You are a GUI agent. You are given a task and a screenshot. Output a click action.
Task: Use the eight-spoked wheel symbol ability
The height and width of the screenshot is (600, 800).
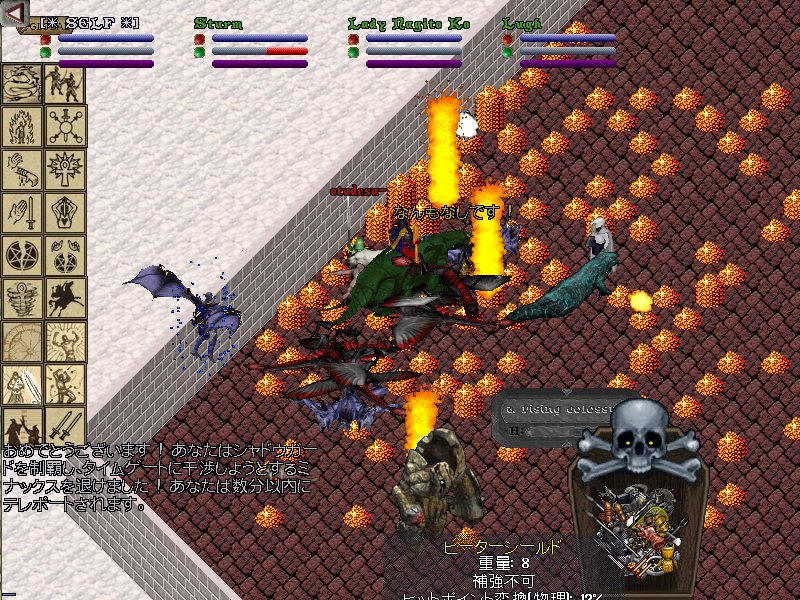[65, 126]
